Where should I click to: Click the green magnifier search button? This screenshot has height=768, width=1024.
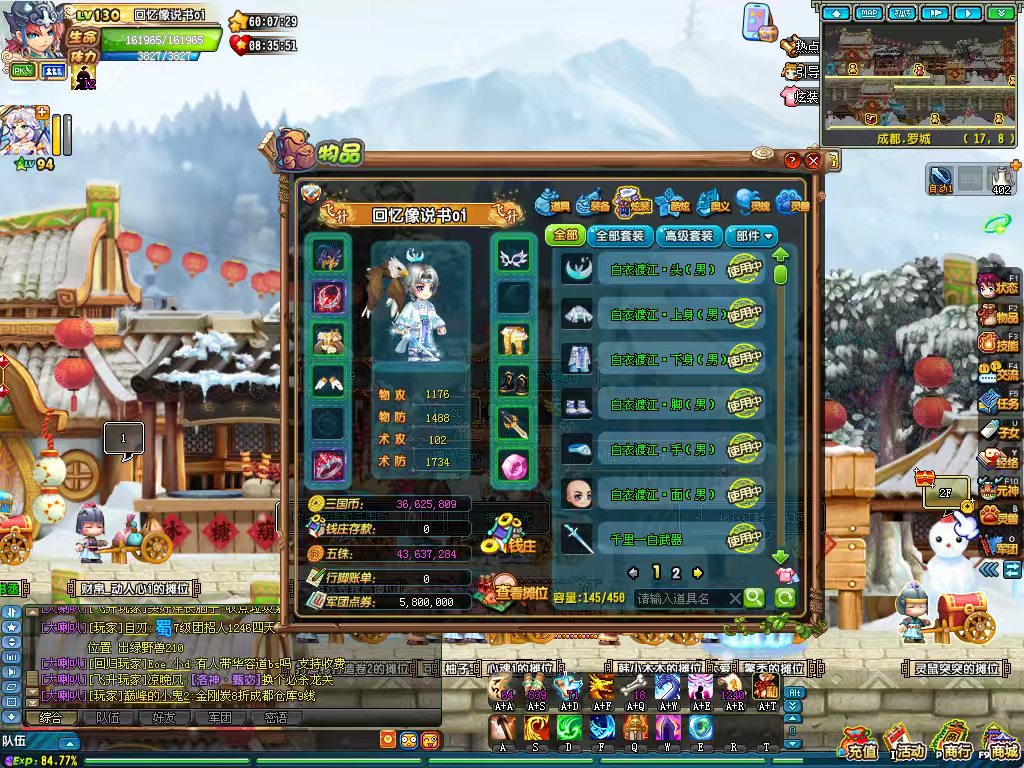tap(753, 598)
